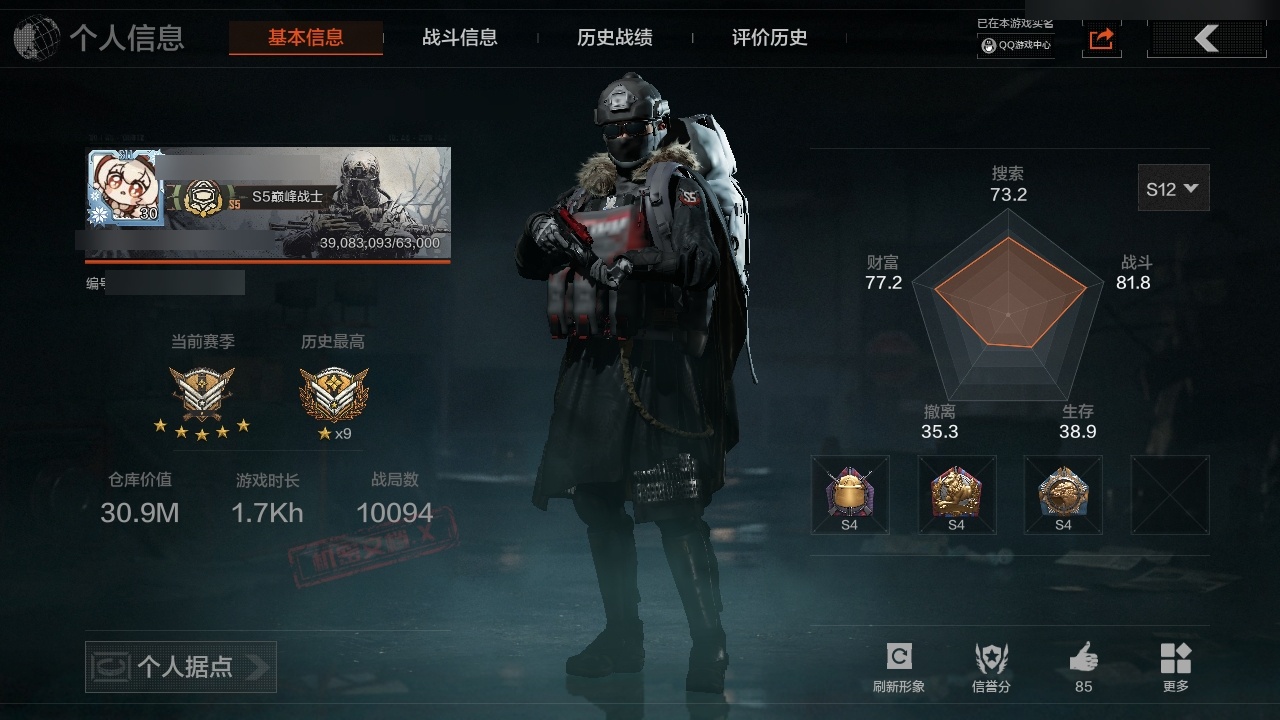This screenshot has width=1280, height=720.
Task: Go back with the arrow button
Action: click(x=1207, y=39)
